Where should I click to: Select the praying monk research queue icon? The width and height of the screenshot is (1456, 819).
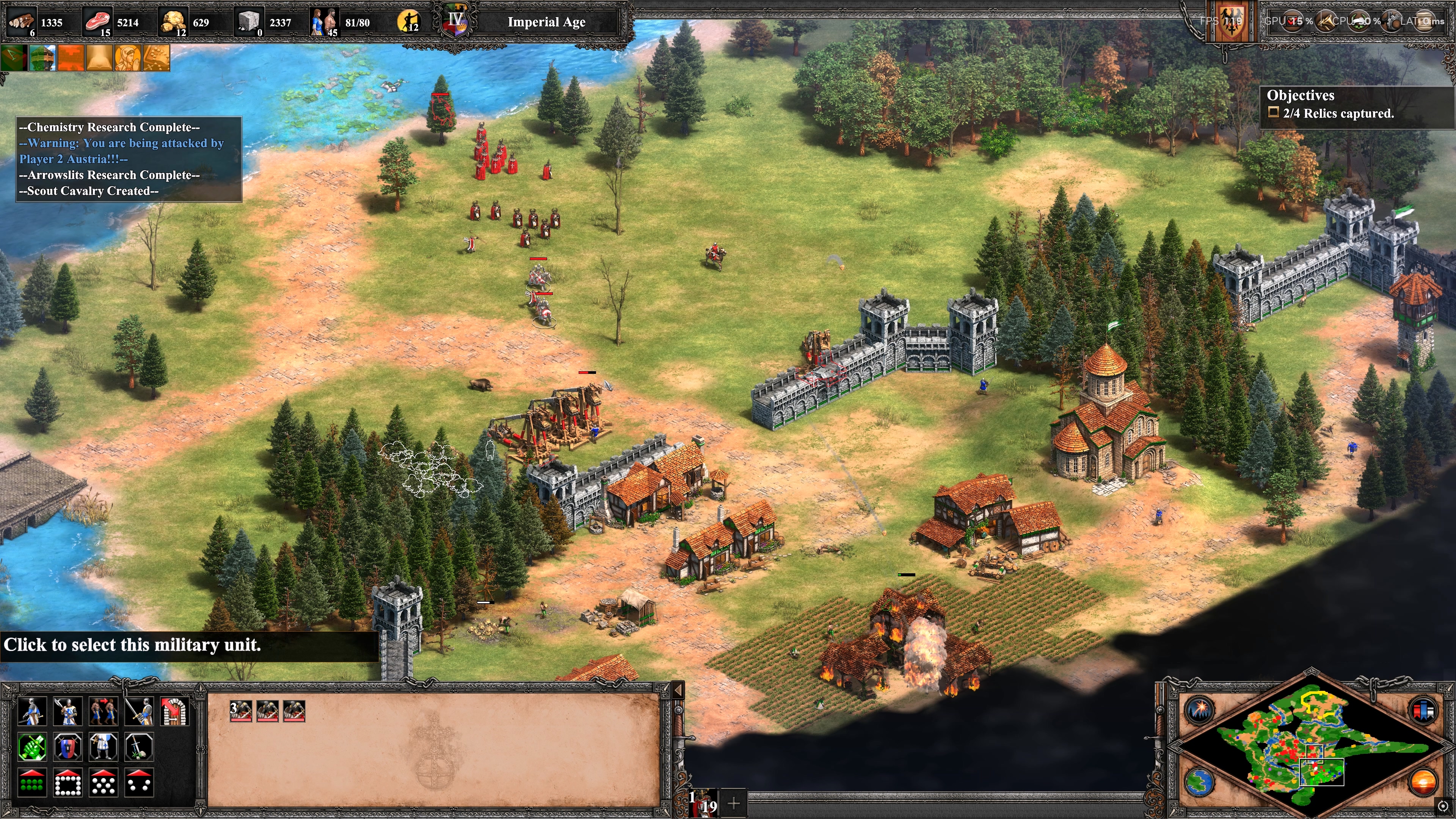(x=128, y=58)
